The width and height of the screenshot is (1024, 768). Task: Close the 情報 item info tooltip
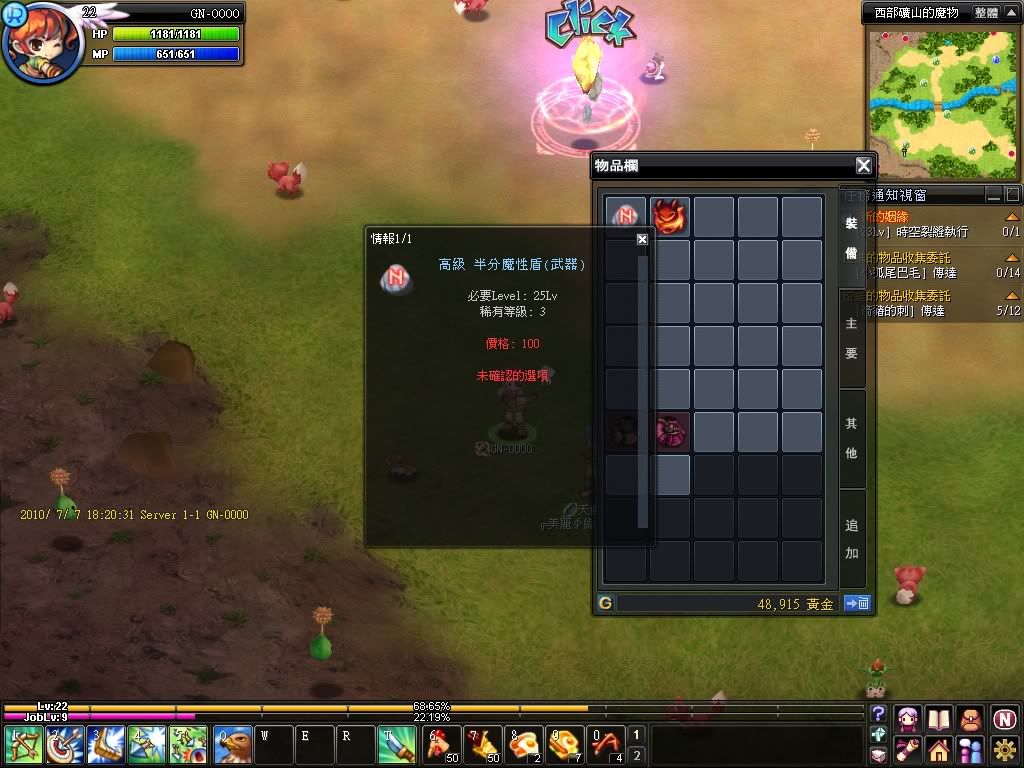point(642,239)
